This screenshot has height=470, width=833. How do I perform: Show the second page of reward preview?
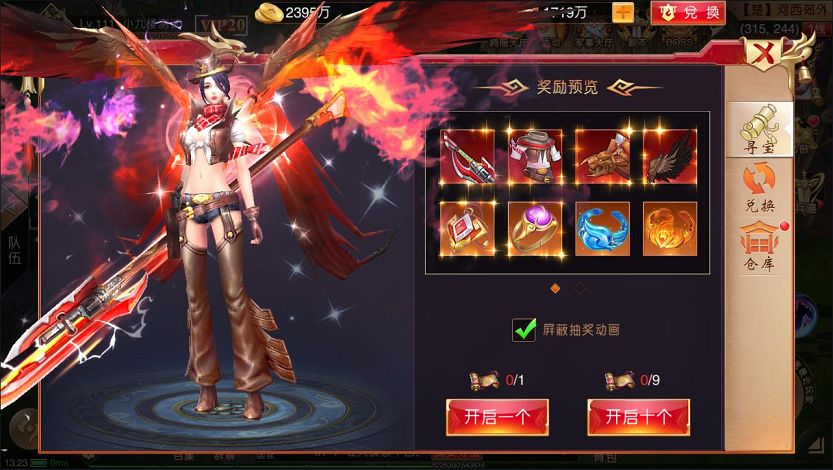[580, 289]
